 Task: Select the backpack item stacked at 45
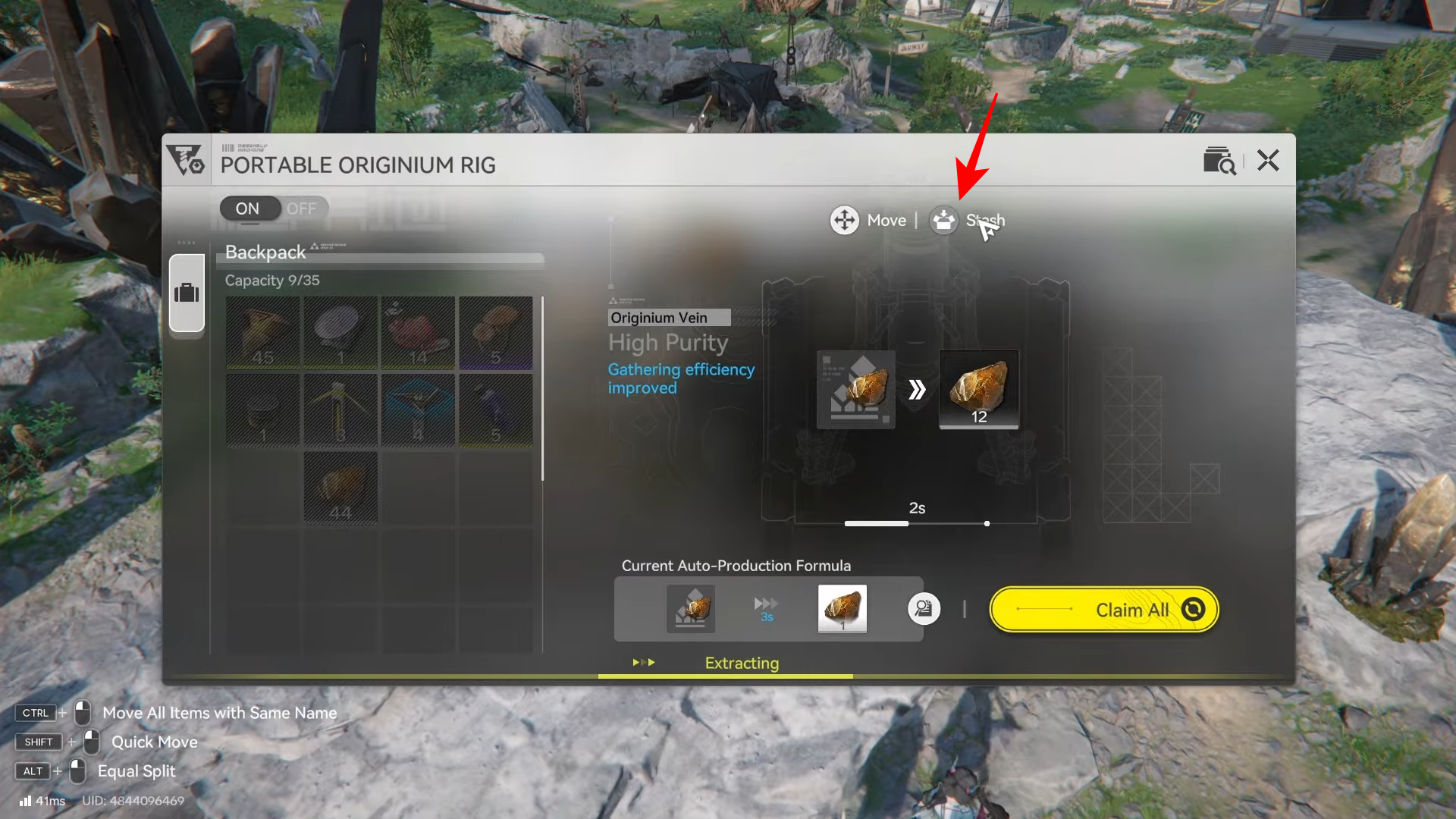[x=263, y=333]
